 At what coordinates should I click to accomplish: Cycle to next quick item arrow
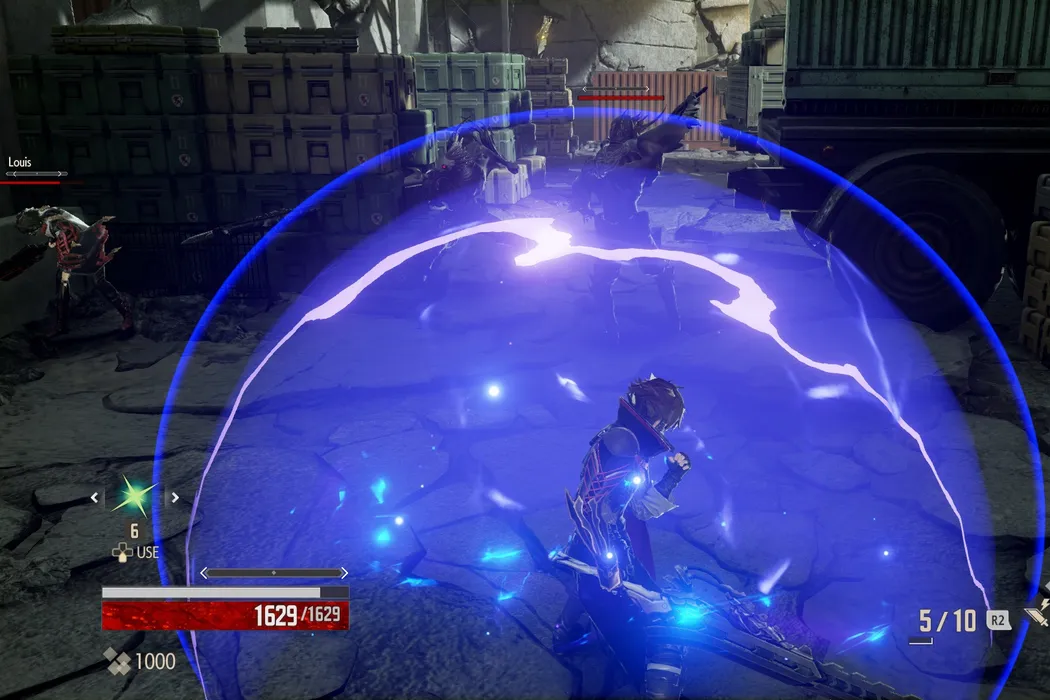click(x=174, y=497)
